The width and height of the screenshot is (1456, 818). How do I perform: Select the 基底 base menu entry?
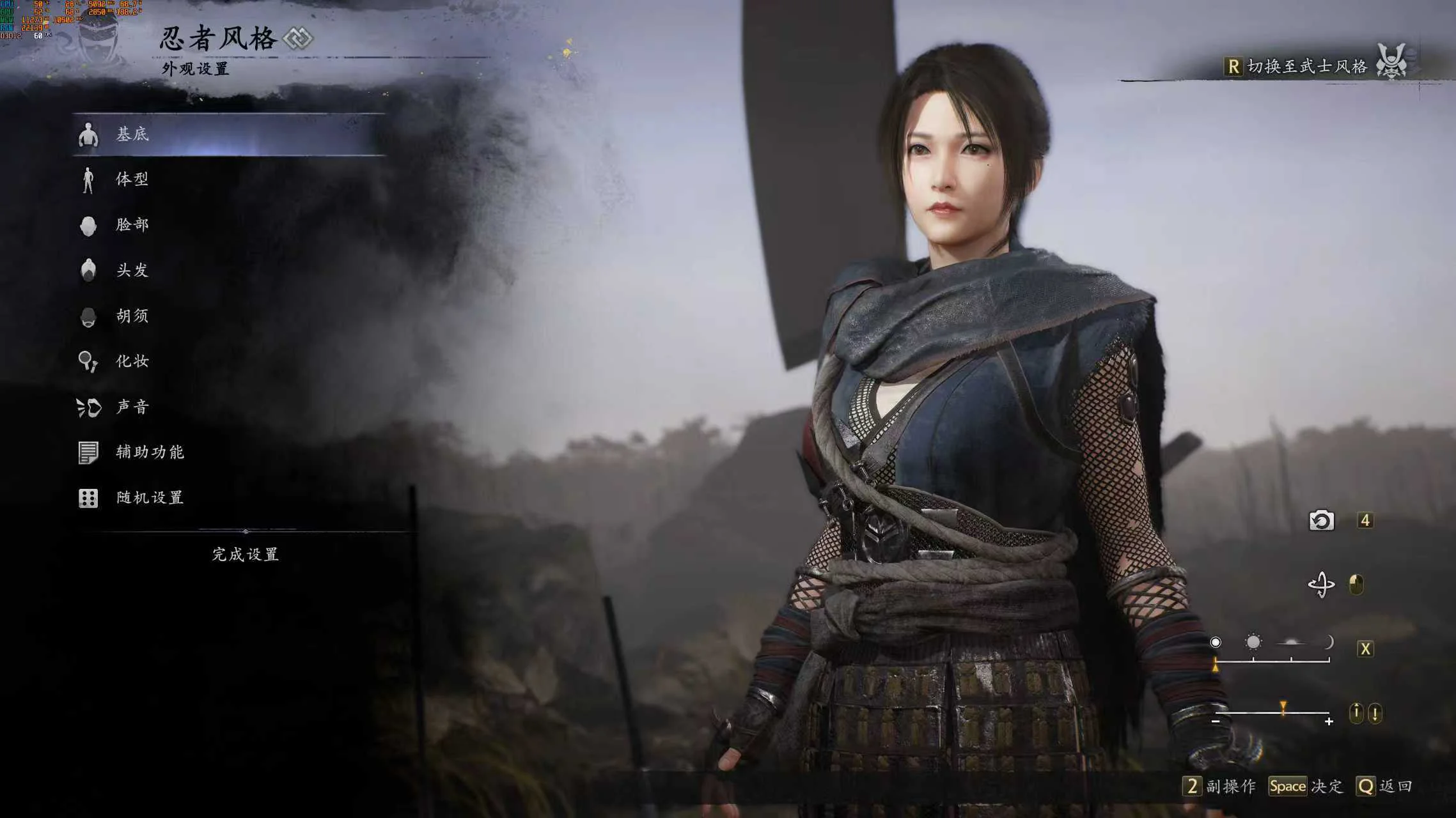132,134
